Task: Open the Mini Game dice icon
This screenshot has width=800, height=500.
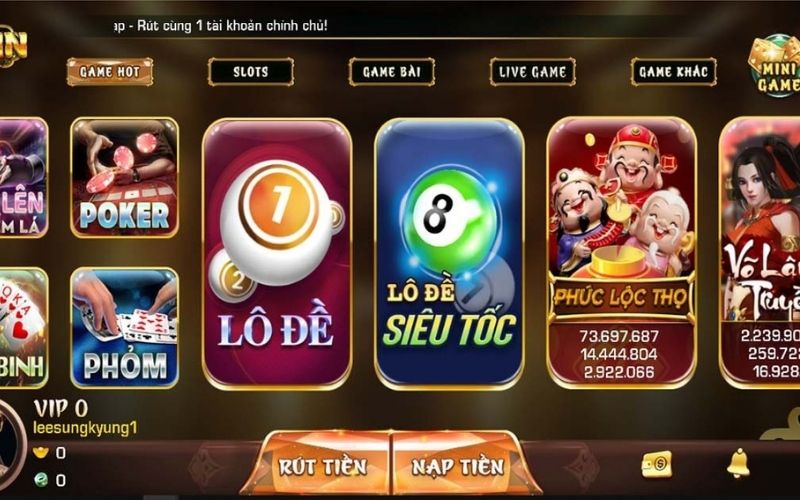Action: pos(773,67)
